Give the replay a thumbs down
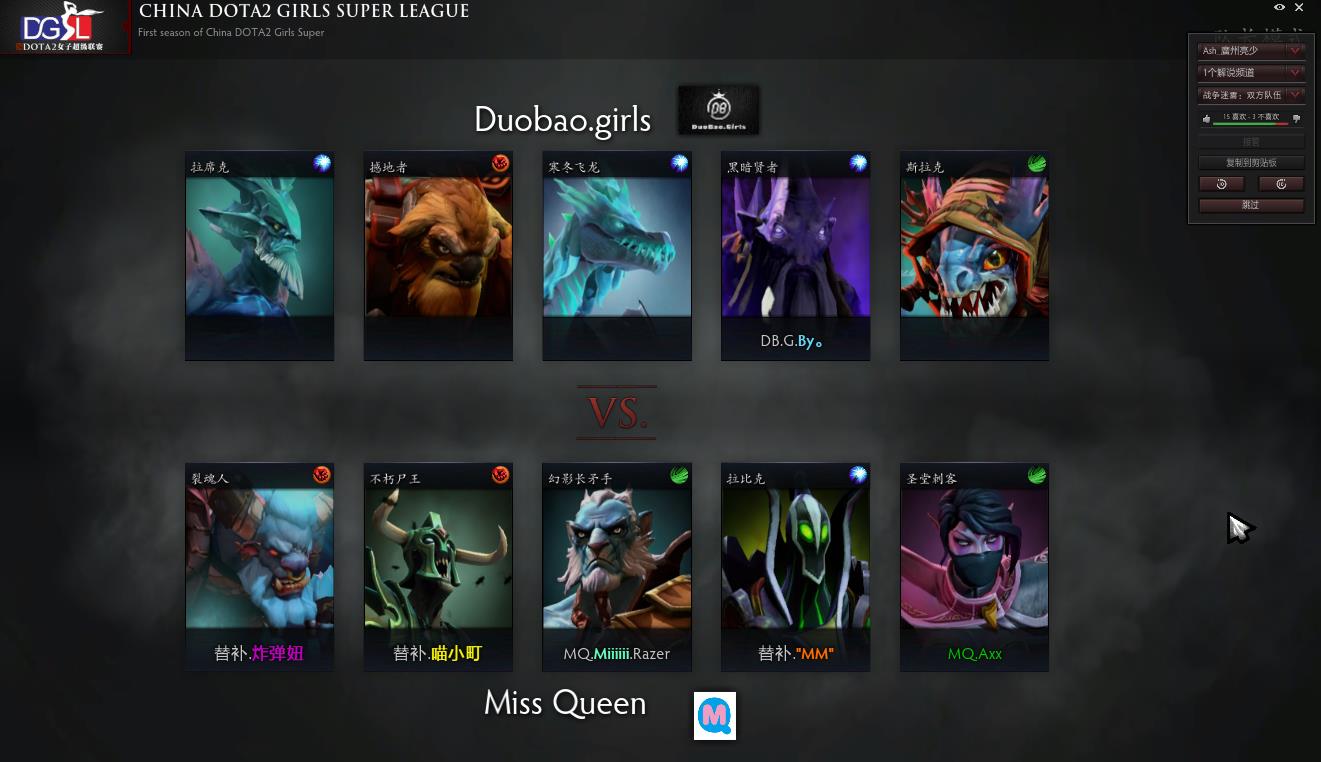Image resolution: width=1321 pixels, height=762 pixels. click(1296, 119)
